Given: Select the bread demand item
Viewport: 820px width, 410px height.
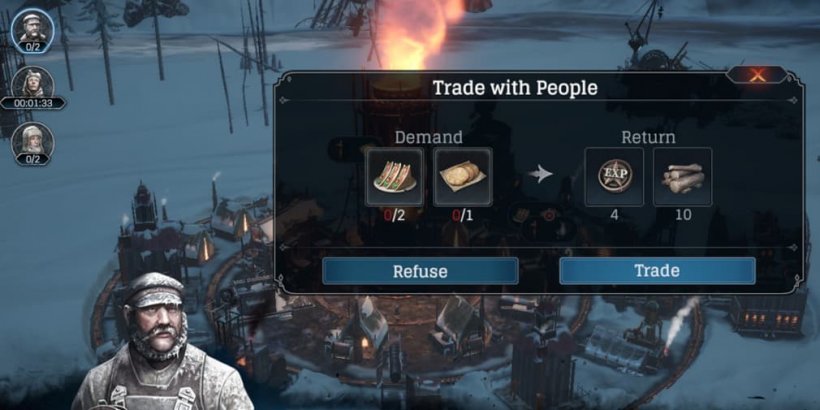Looking at the screenshot, I should coord(463,177).
